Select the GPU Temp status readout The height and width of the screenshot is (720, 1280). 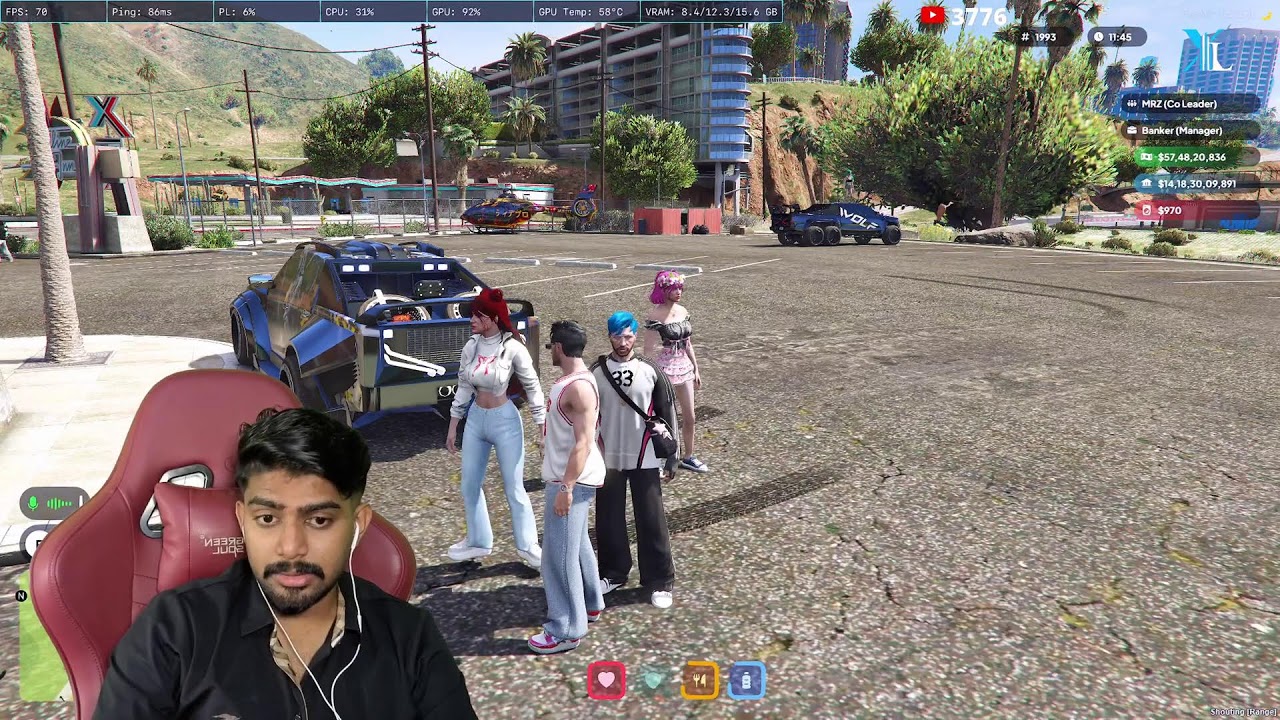point(578,12)
